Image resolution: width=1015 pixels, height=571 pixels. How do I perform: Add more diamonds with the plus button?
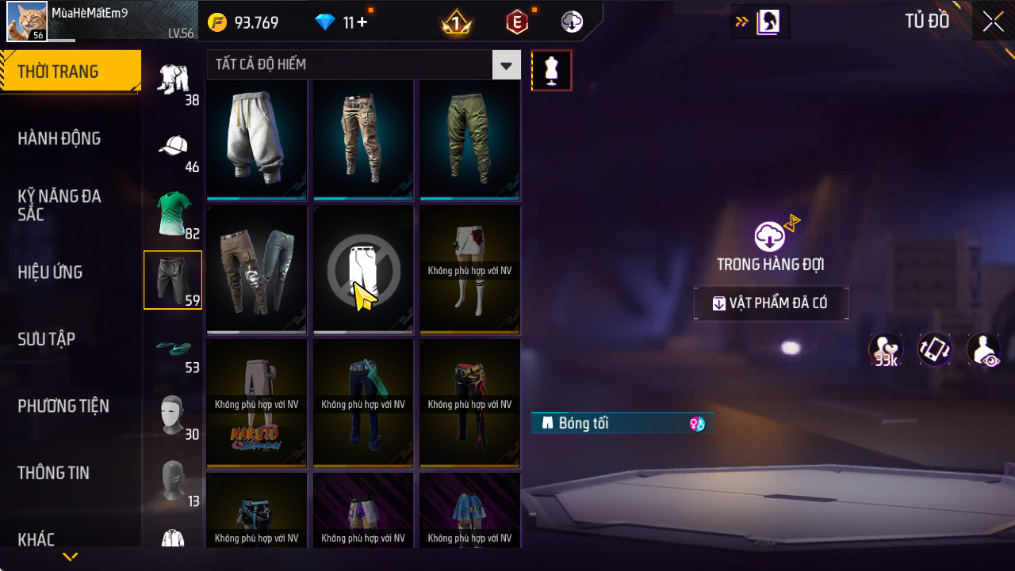[x=361, y=22]
